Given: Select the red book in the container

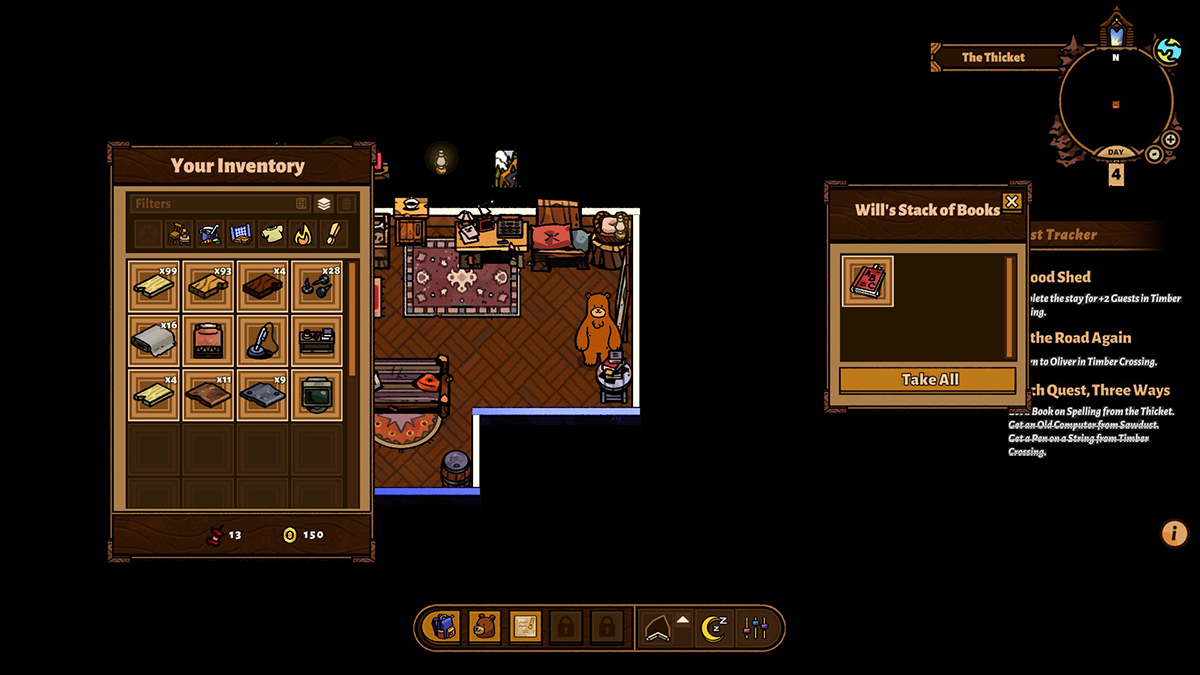Looking at the screenshot, I should [867, 281].
